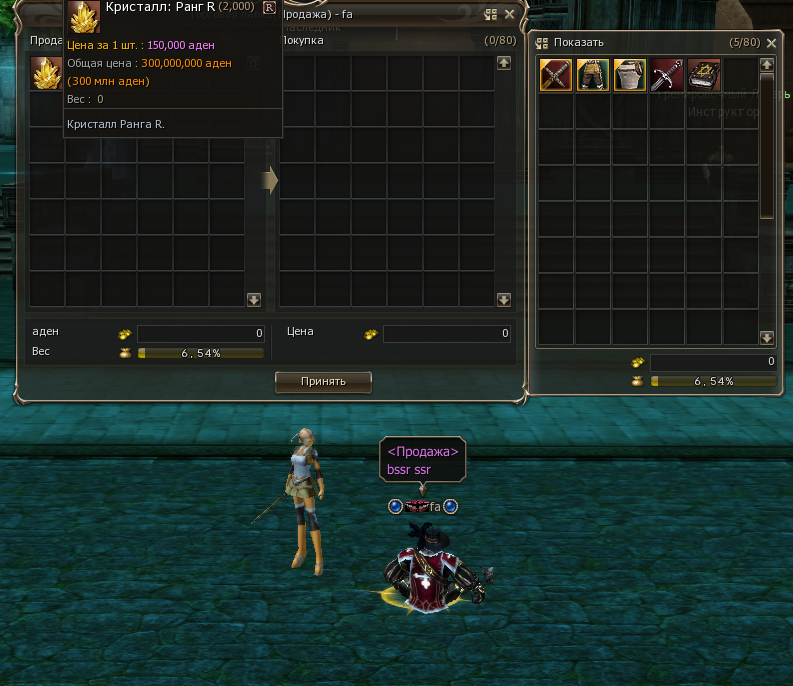Click the inventory window's scroll-up arrow
This screenshot has height=686, width=793.
767,64
